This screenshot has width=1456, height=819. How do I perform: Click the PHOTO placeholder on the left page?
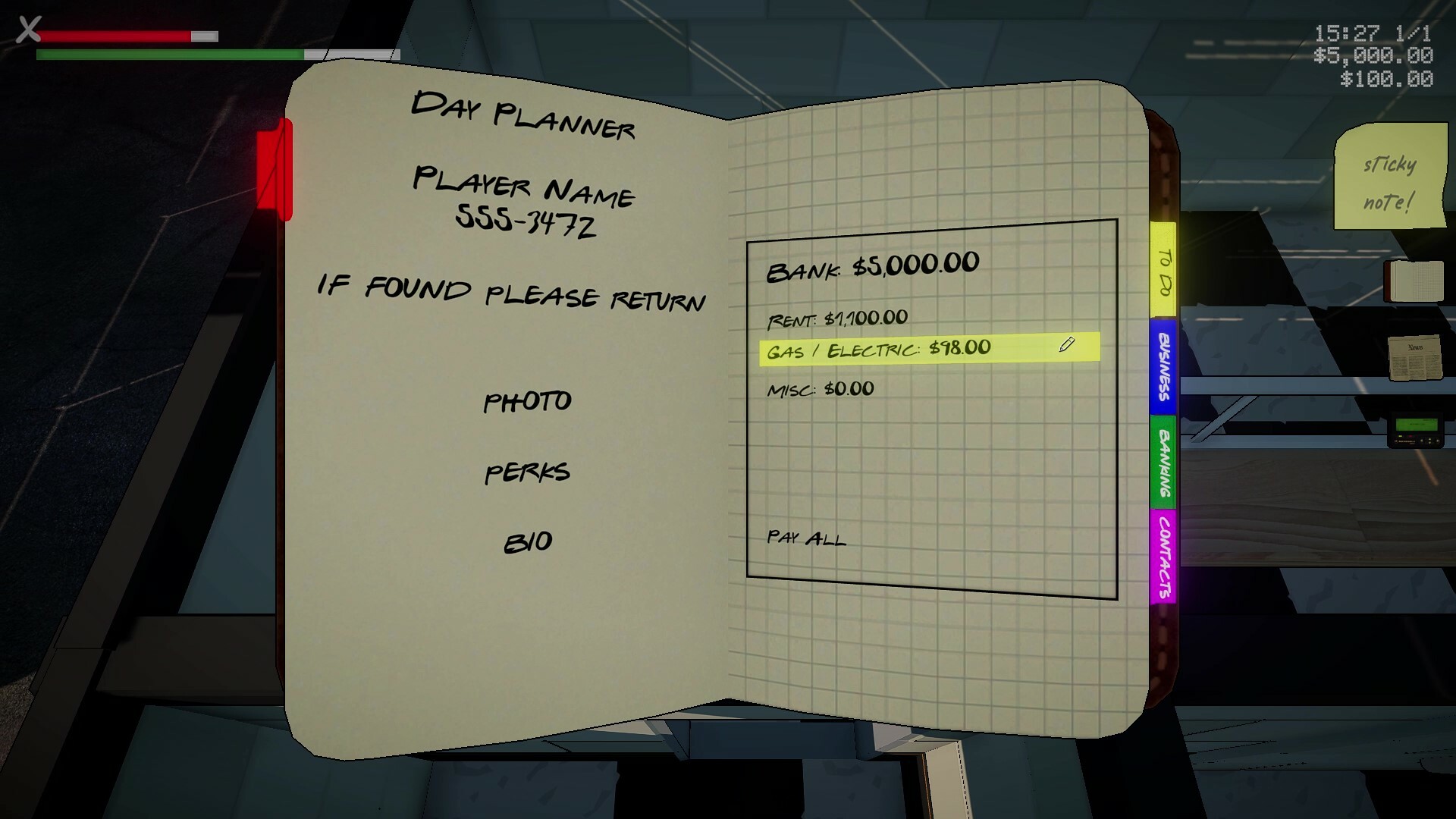(529, 401)
